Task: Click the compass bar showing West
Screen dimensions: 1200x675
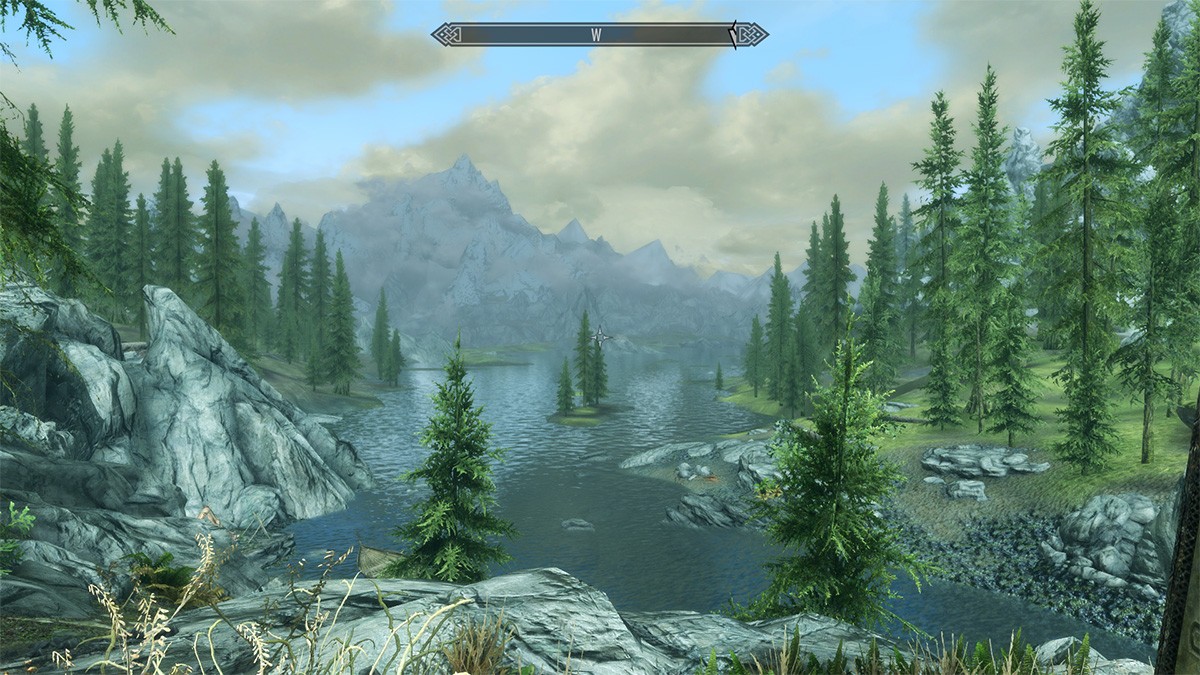Action: coord(597,34)
